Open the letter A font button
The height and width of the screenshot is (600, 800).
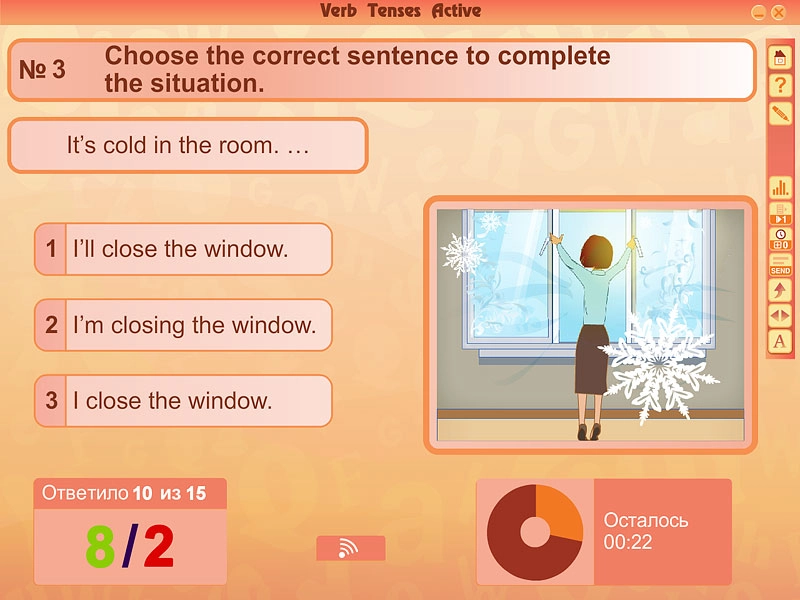click(780, 342)
